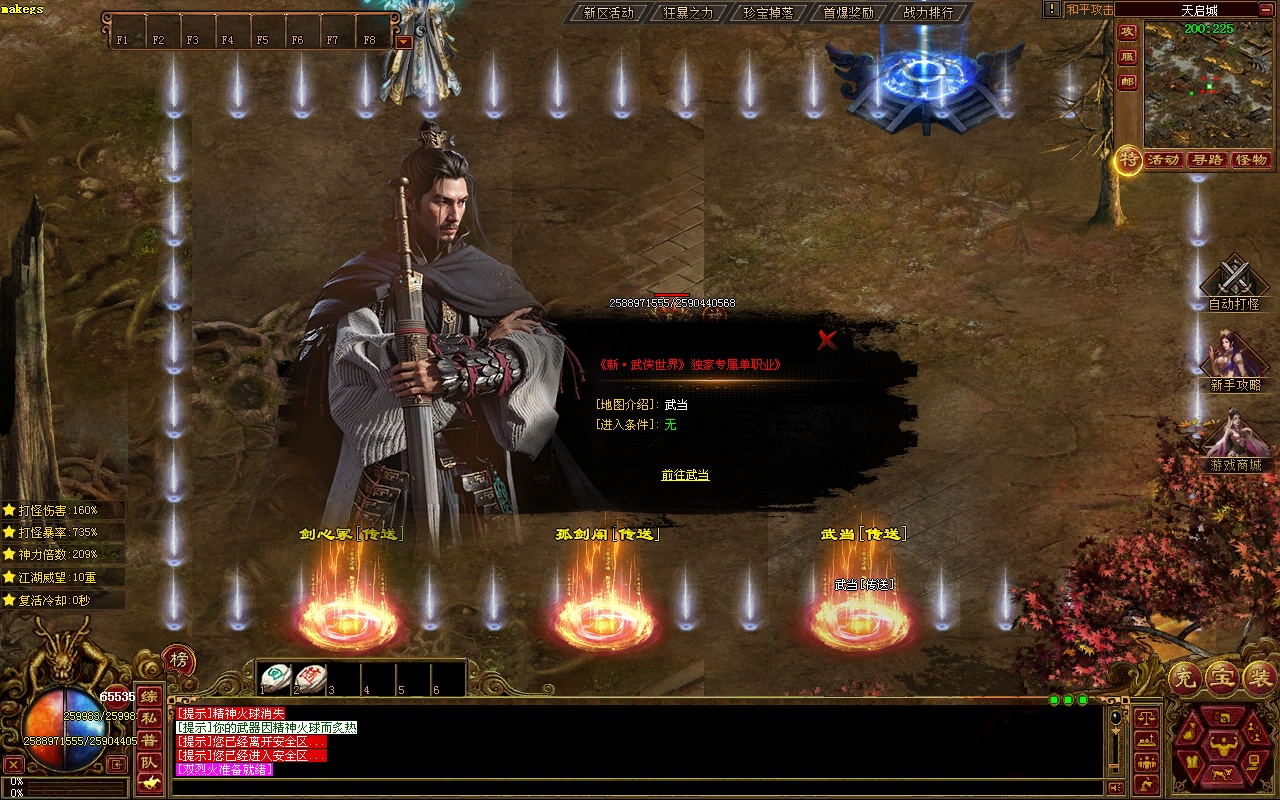Screen dimensions: 1280x800
Task: Open the 新区活动 top menu
Action: tap(608, 13)
